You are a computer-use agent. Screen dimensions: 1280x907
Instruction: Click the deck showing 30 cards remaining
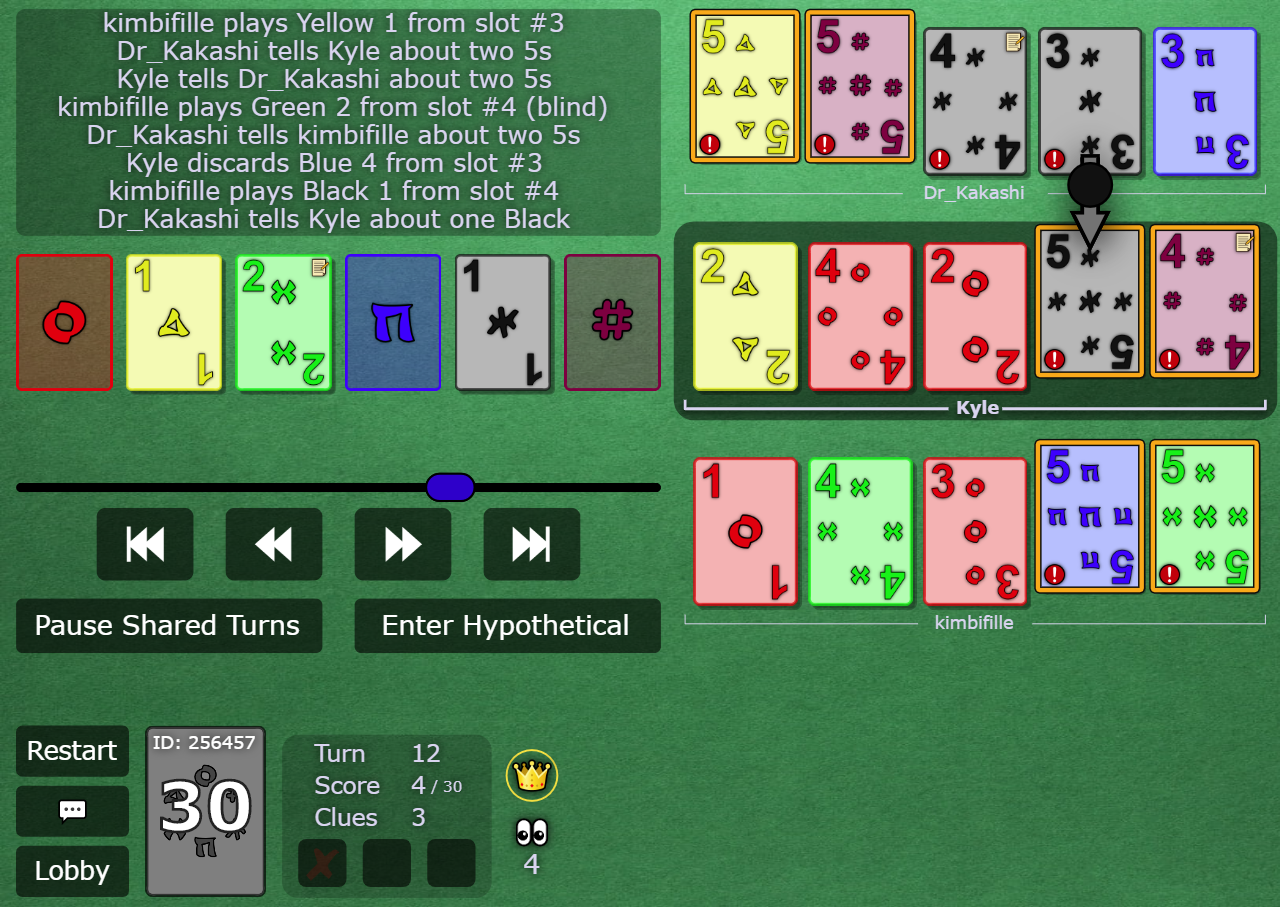[x=205, y=812]
